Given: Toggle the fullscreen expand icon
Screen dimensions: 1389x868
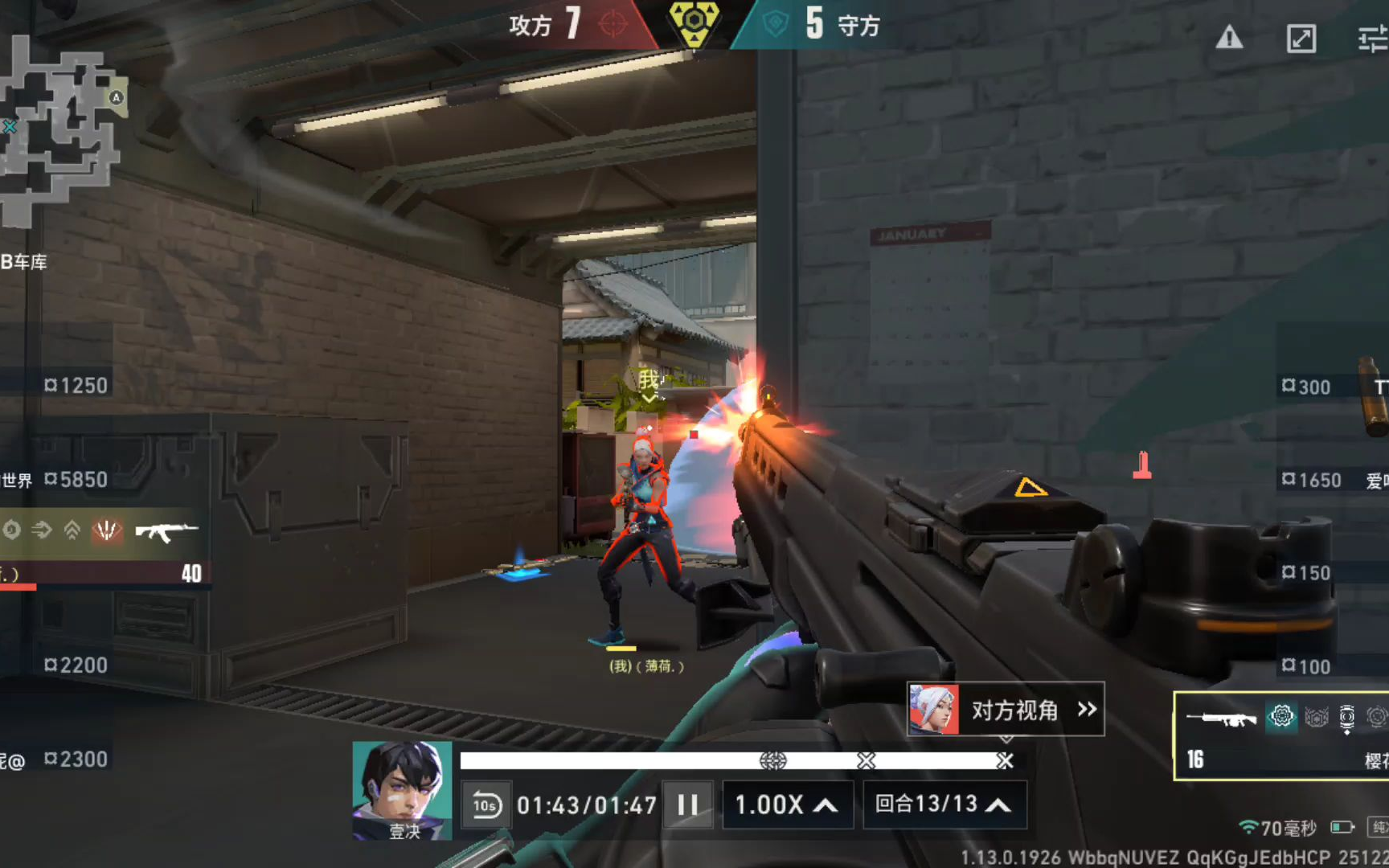Looking at the screenshot, I should point(1301,38).
